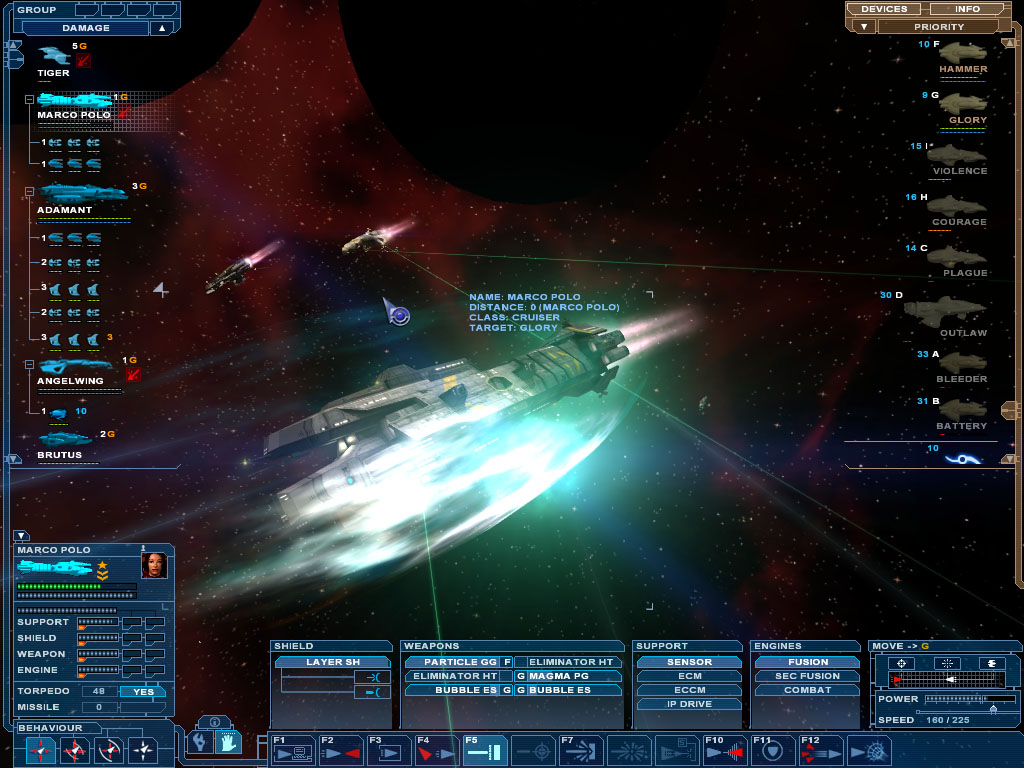
Task: Toggle the Sensor support device
Action: 689,662
